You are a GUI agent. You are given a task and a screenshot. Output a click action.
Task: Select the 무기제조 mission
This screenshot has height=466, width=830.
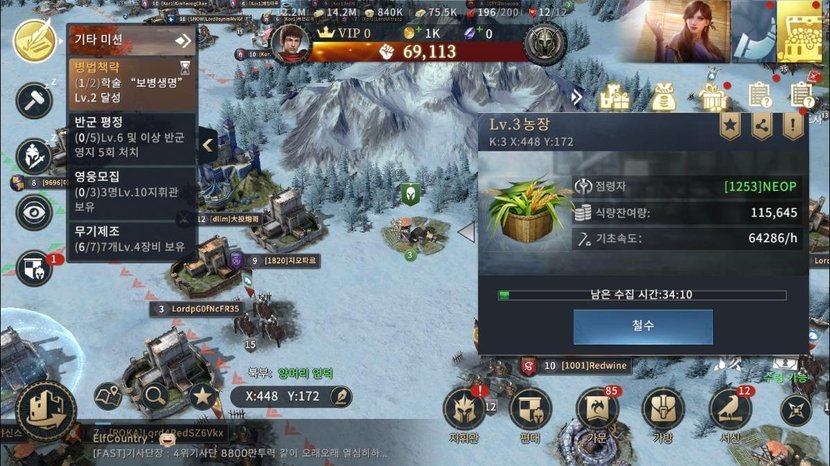131,238
